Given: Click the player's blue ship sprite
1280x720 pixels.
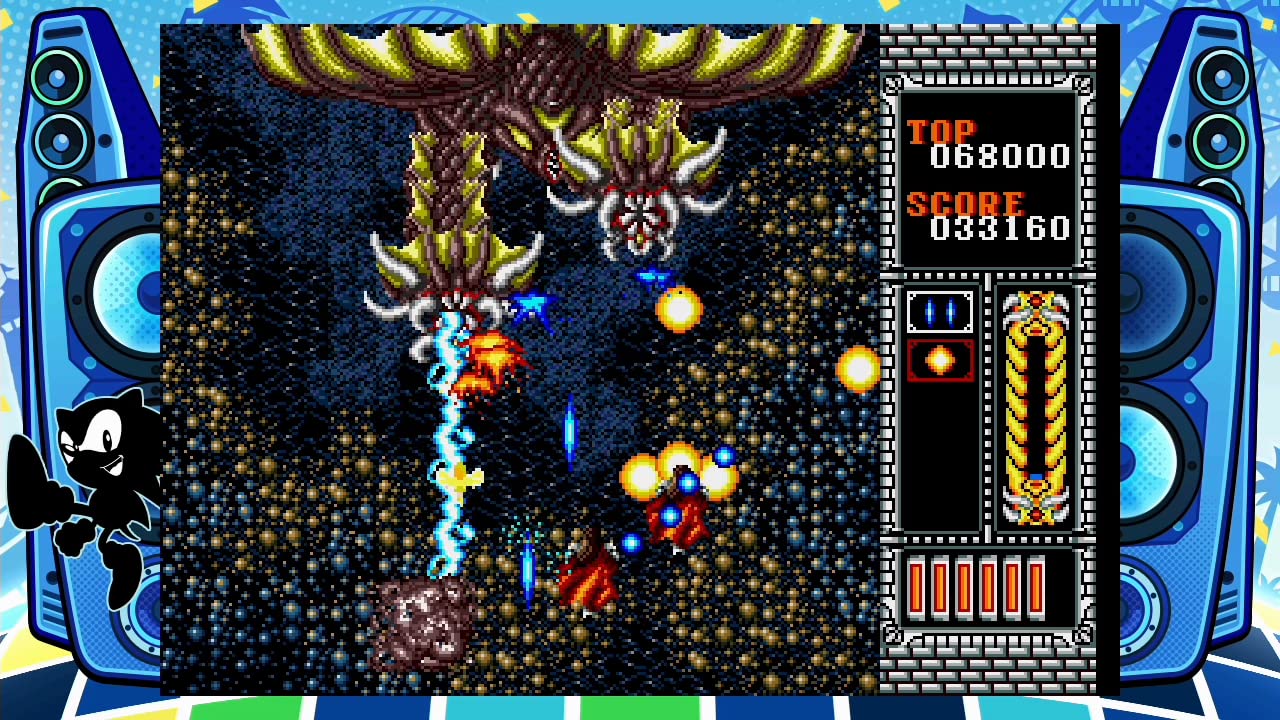Looking at the screenshot, I should (530, 305).
